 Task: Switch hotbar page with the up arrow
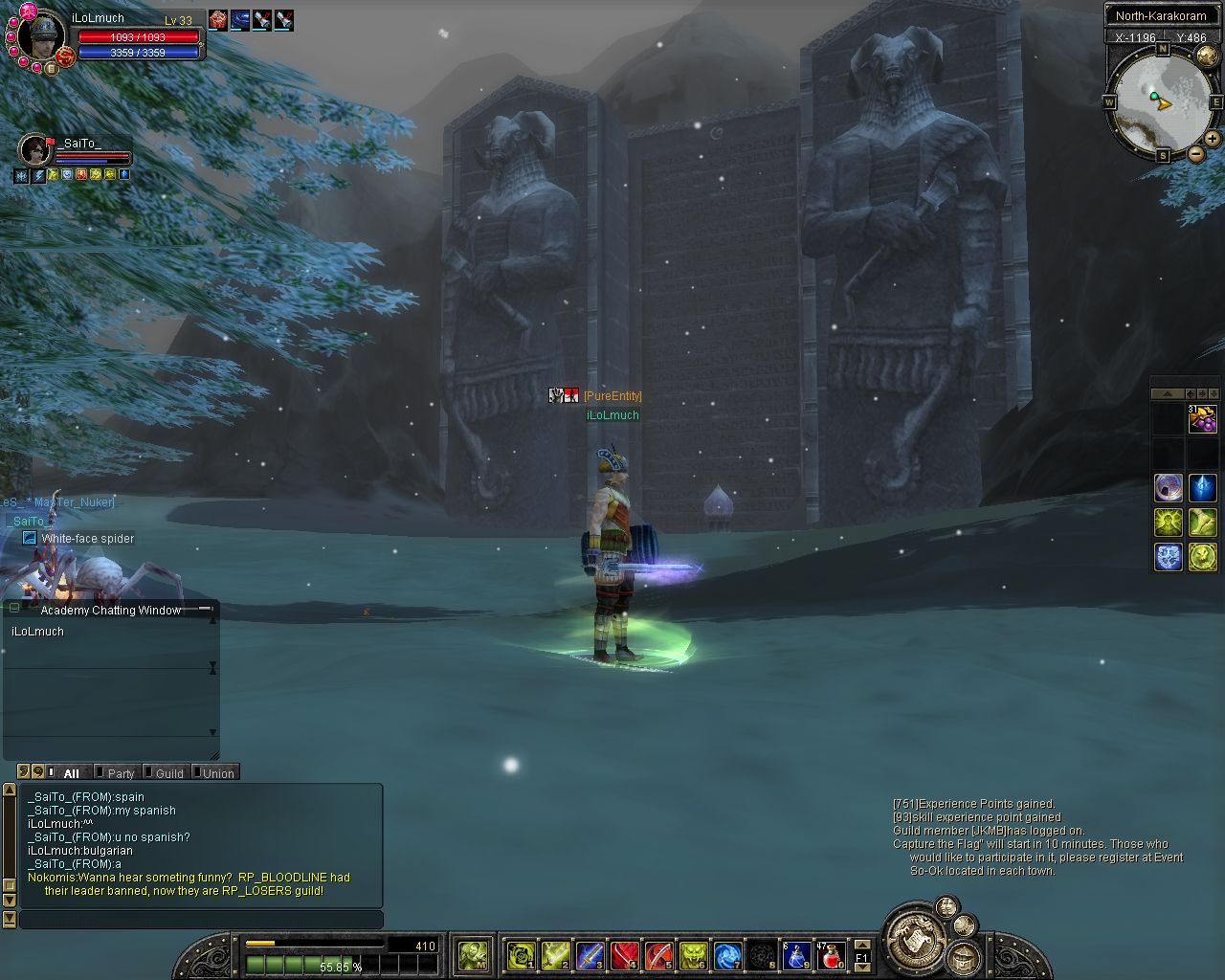[x=861, y=944]
